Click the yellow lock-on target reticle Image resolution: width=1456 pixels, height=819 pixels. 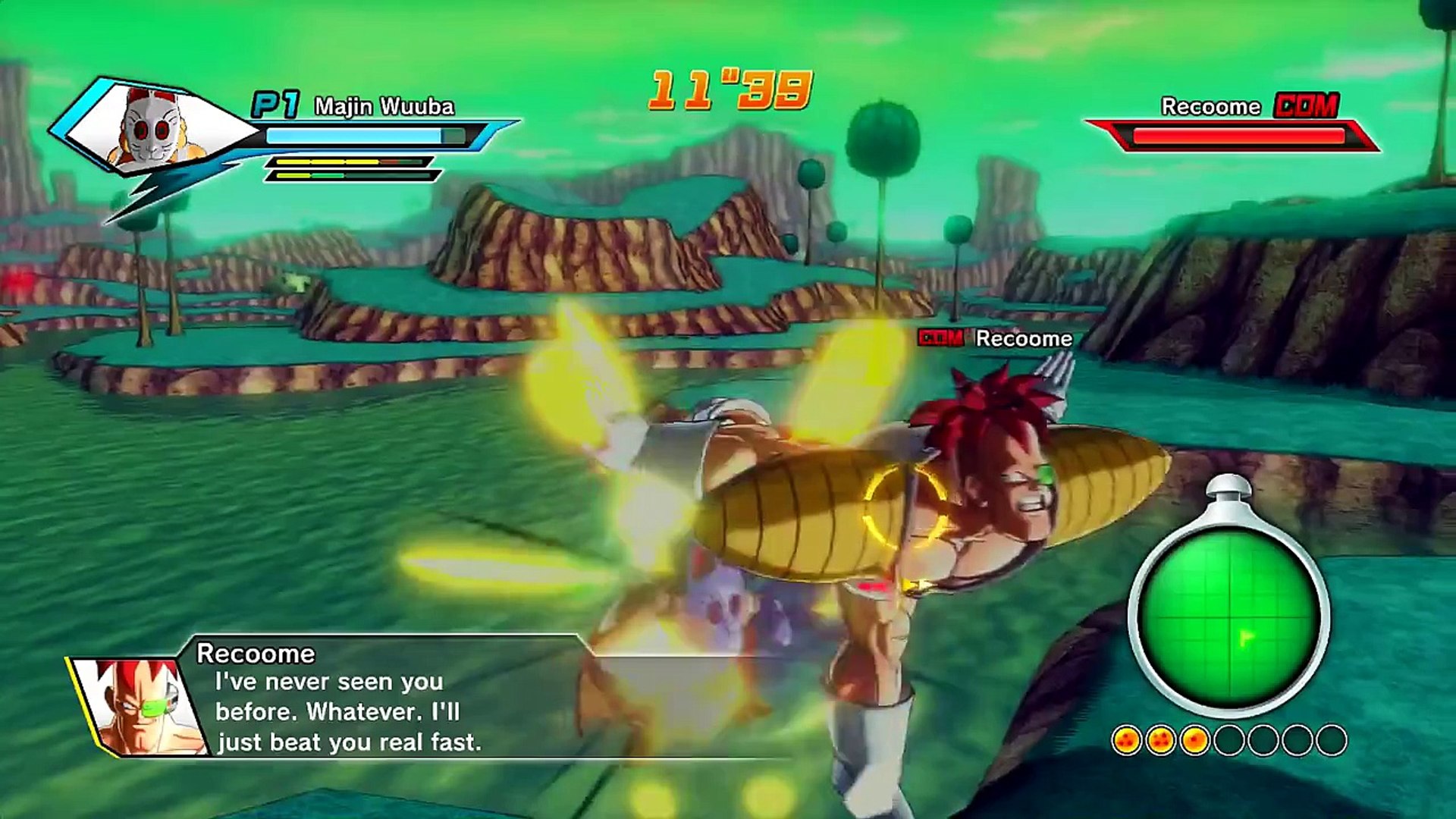(905, 507)
